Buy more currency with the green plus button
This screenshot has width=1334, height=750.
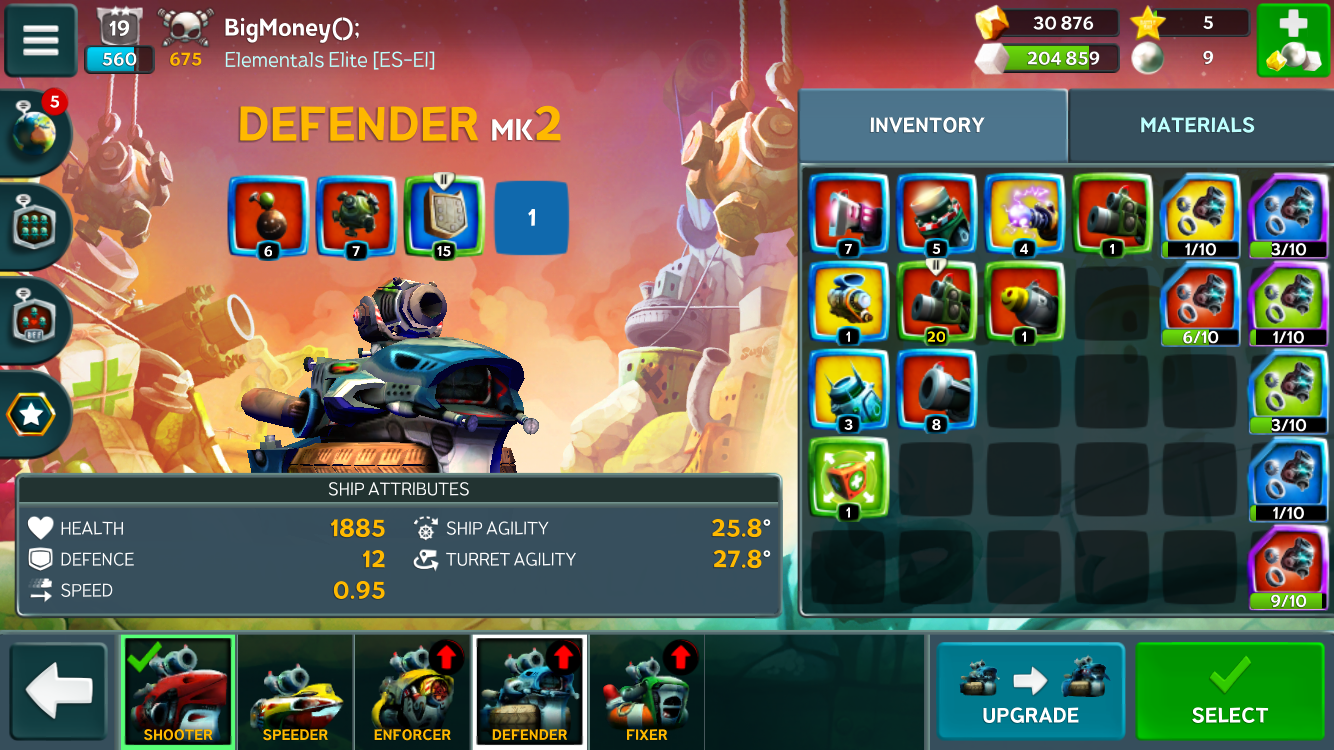[x=1292, y=41]
